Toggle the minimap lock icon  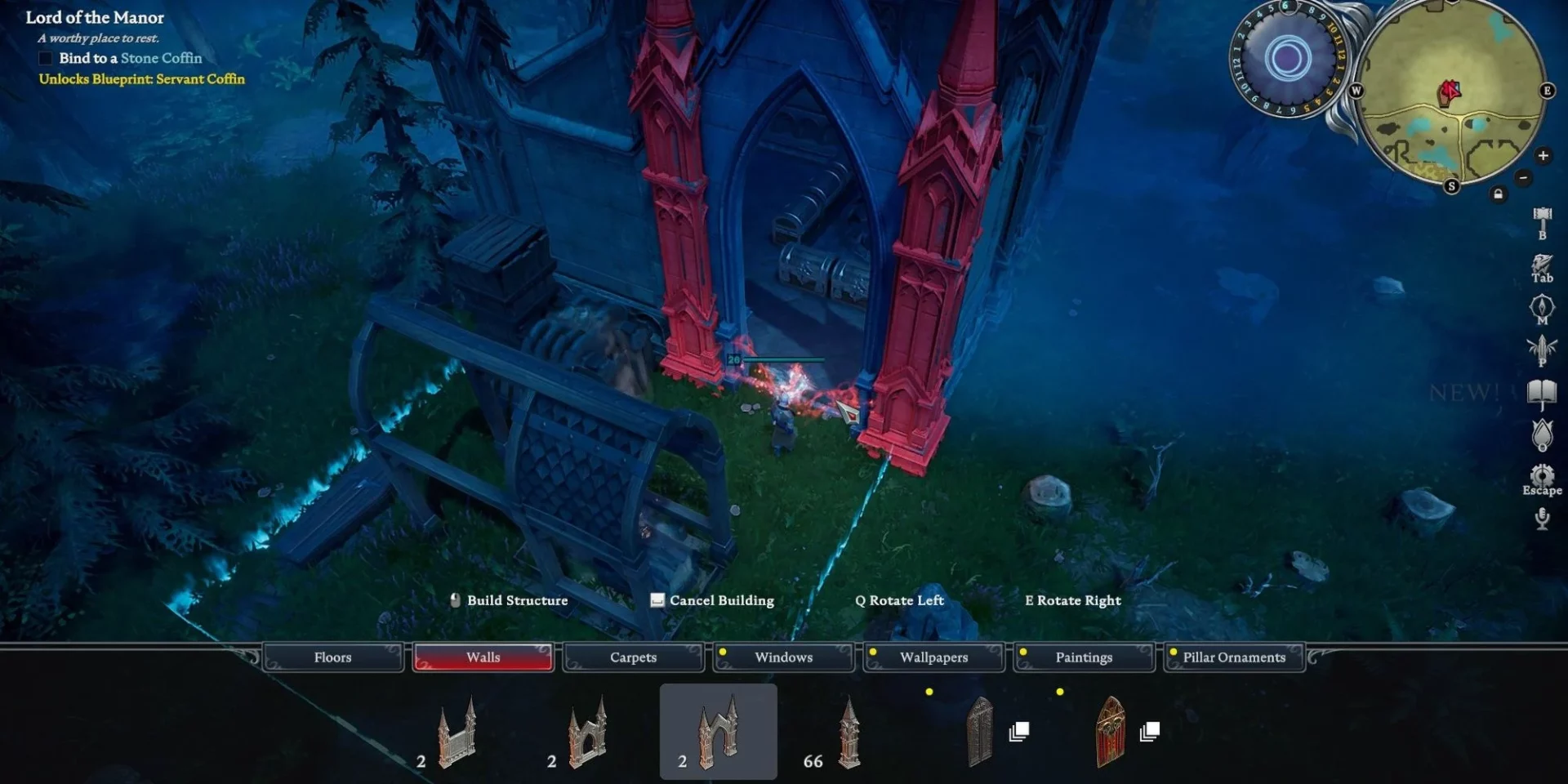point(1498,194)
